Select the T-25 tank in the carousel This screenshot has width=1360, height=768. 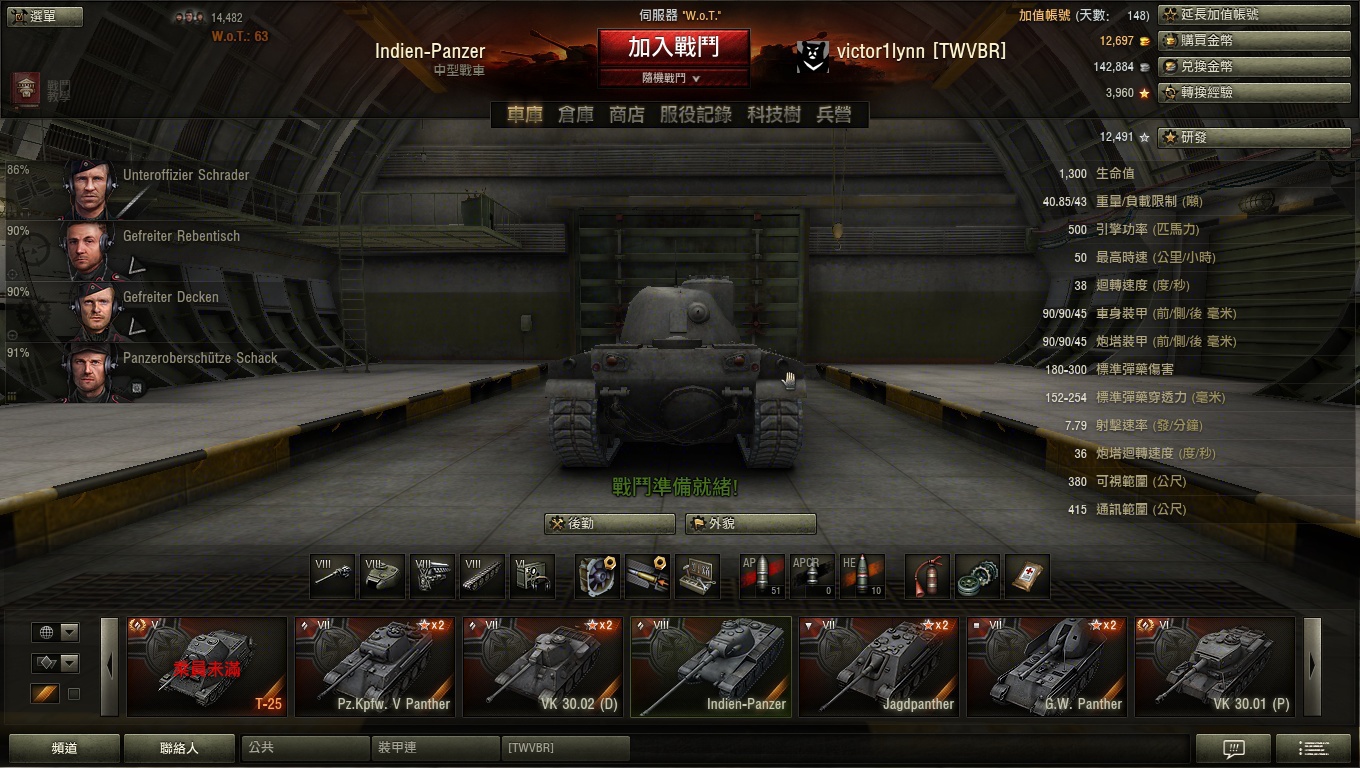point(207,666)
